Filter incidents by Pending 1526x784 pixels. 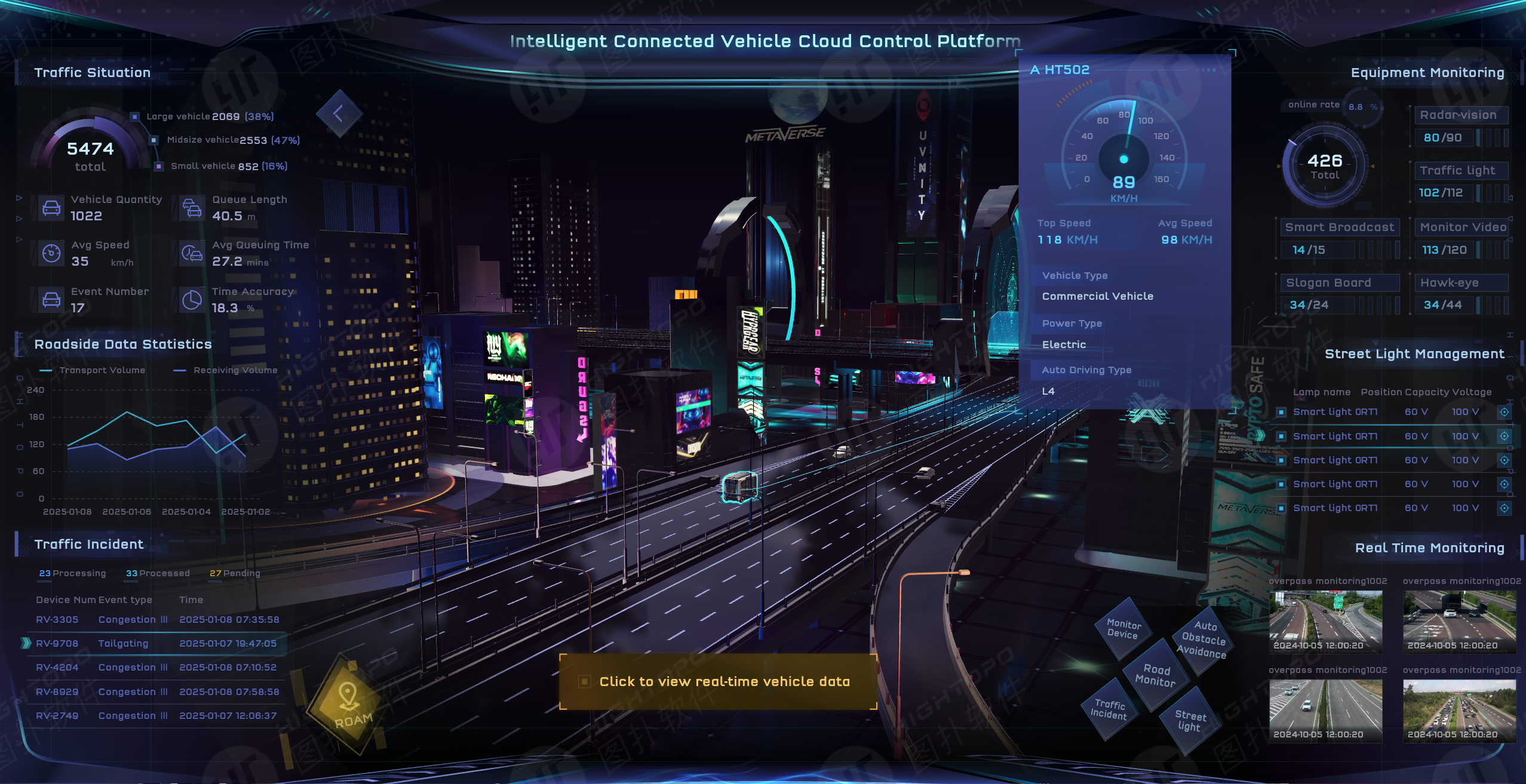click(x=235, y=573)
